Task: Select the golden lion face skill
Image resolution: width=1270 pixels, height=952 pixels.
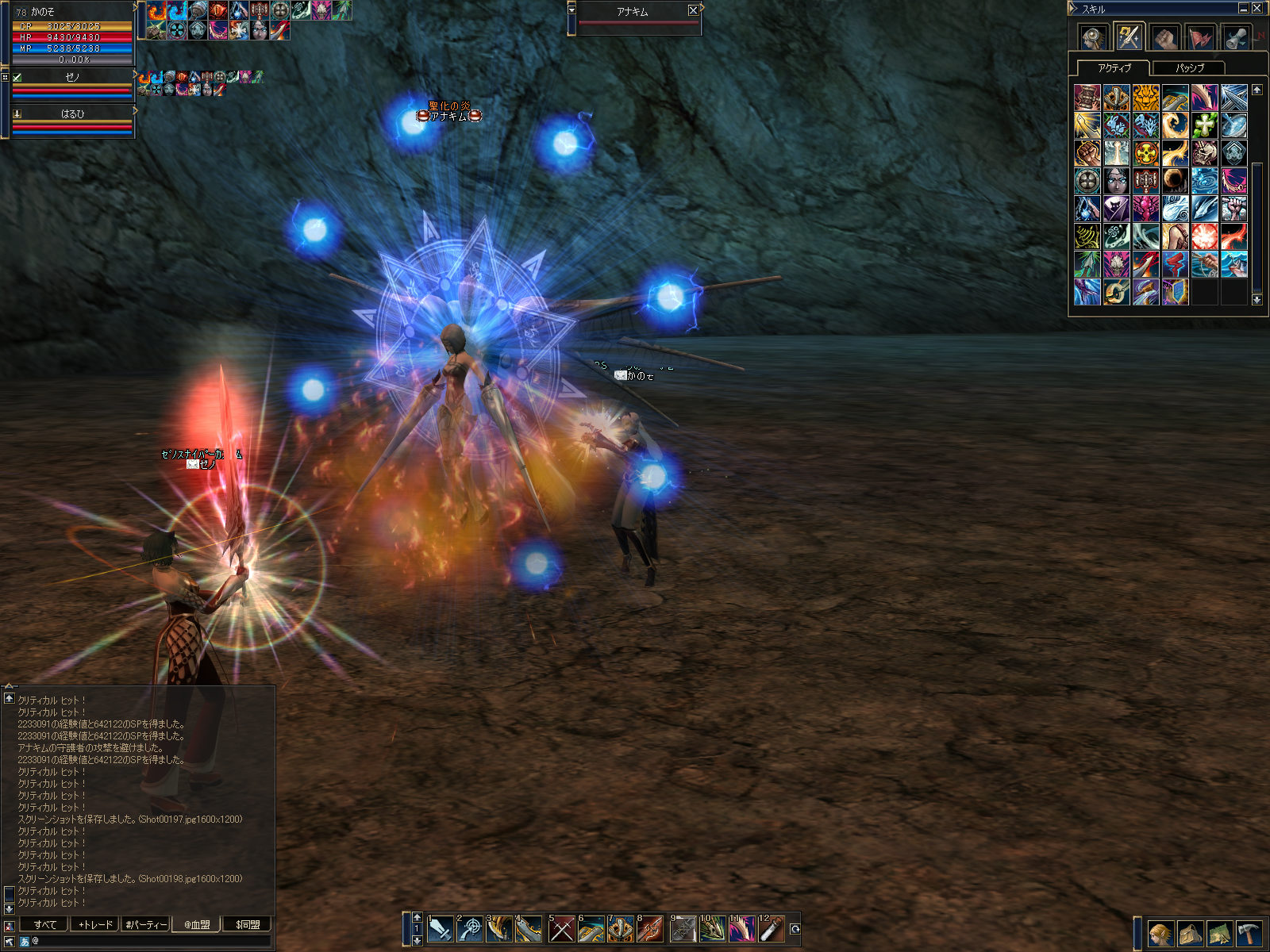Action: [x=1145, y=98]
